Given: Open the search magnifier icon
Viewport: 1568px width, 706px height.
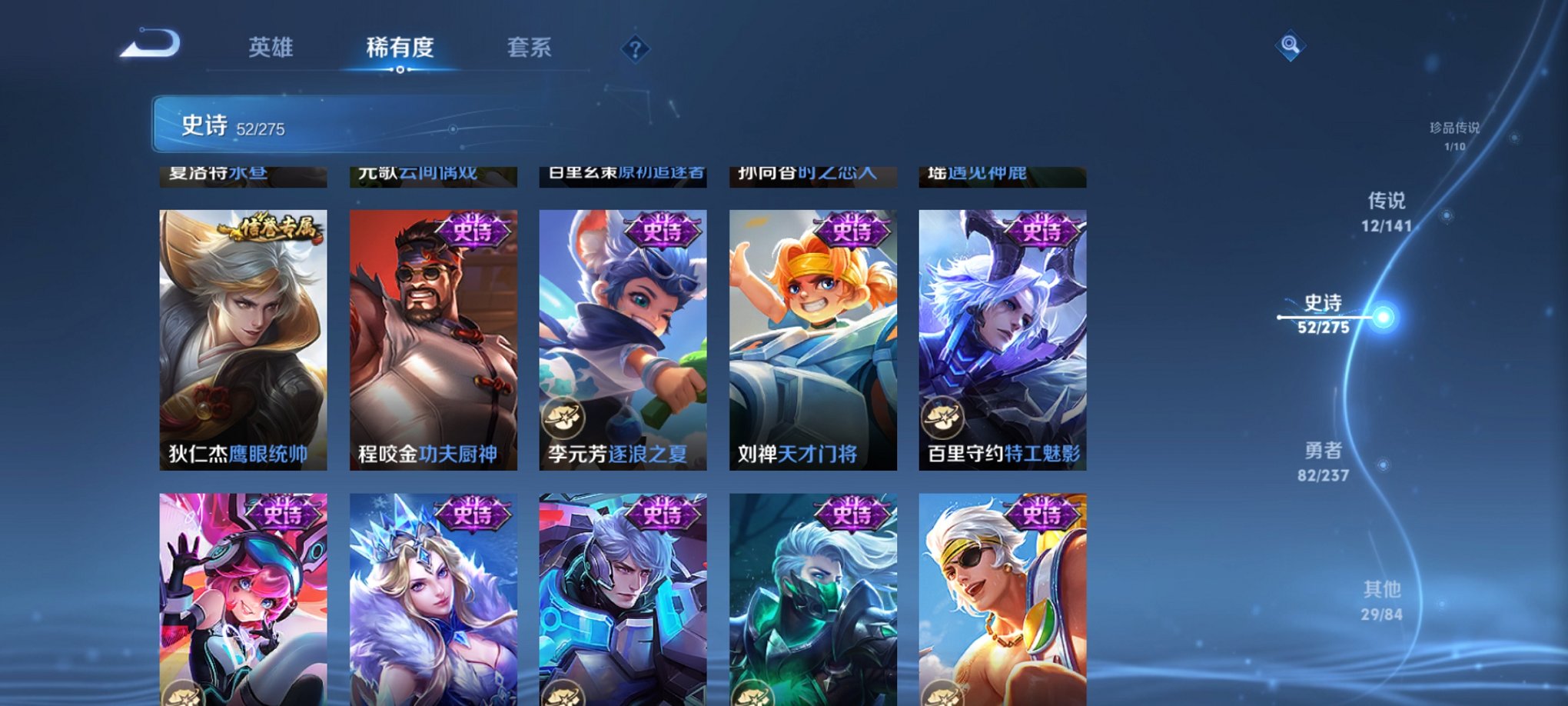Looking at the screenshot, I should coord(1290,44).
